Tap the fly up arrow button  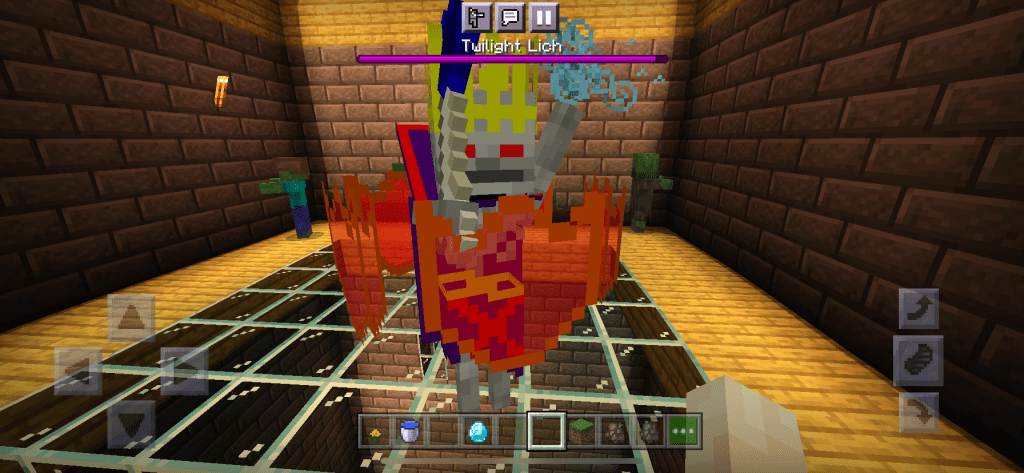tap(918, 310)
